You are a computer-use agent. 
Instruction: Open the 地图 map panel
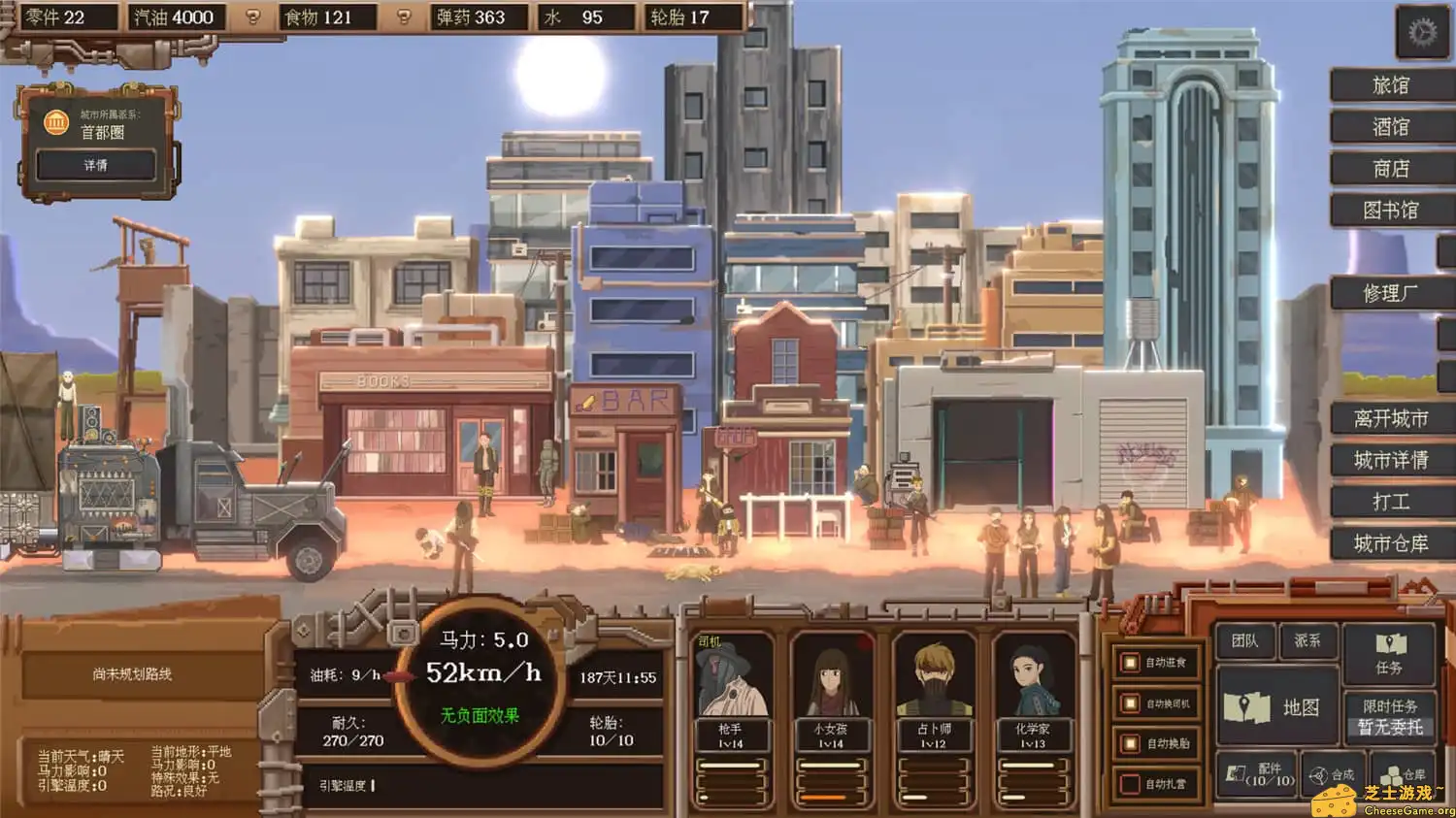1277,708
